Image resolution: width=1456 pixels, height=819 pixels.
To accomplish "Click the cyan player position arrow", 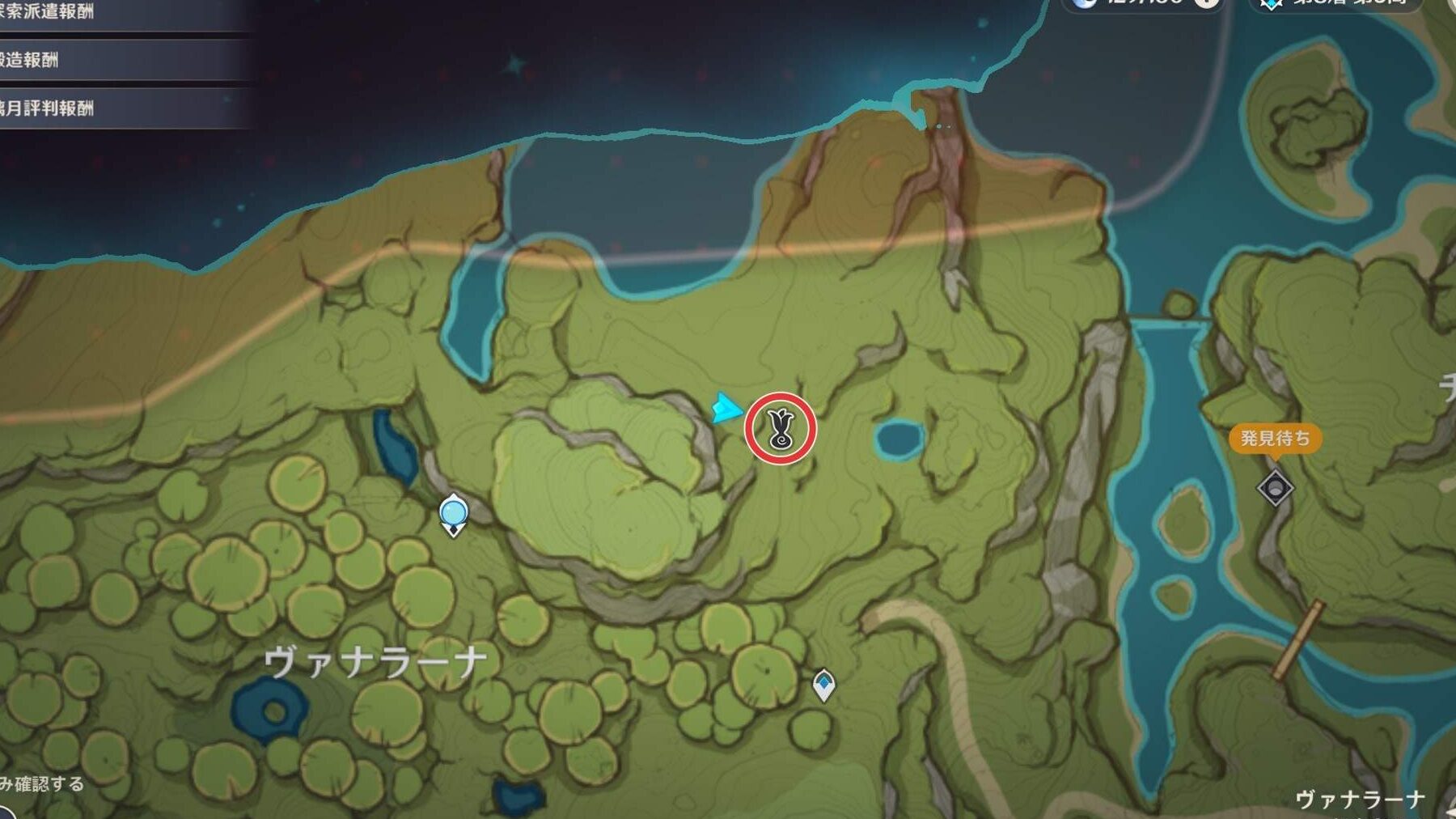I will [x=726, y=407].
